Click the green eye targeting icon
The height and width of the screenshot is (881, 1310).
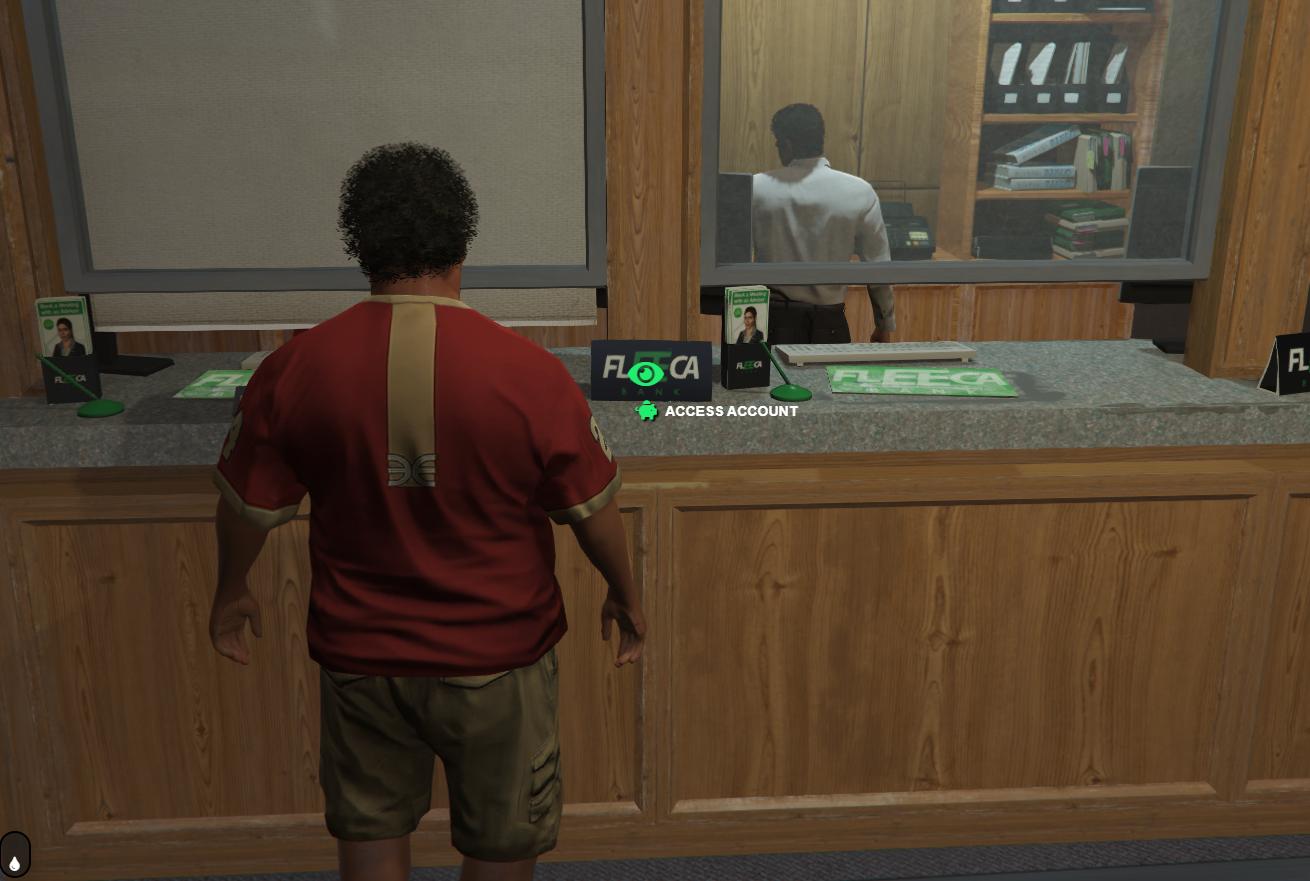[646, 374]
